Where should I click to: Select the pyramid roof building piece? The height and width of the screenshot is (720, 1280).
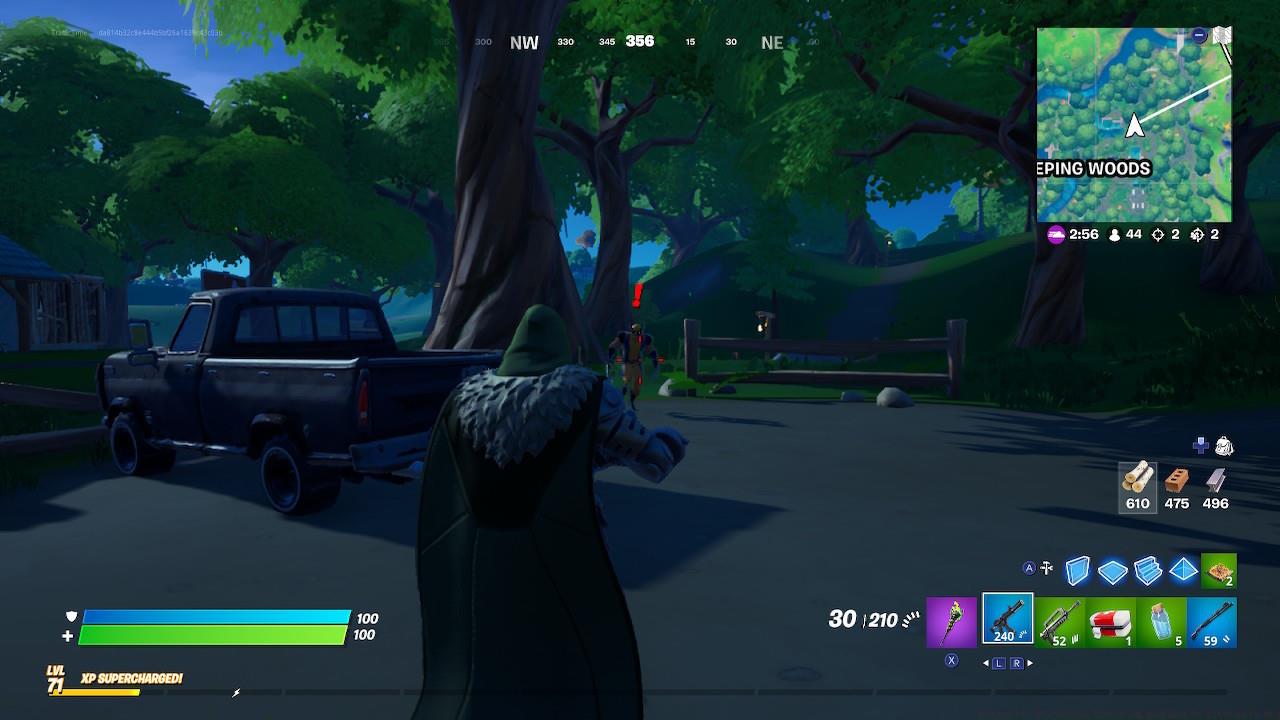click(1183, 570)
